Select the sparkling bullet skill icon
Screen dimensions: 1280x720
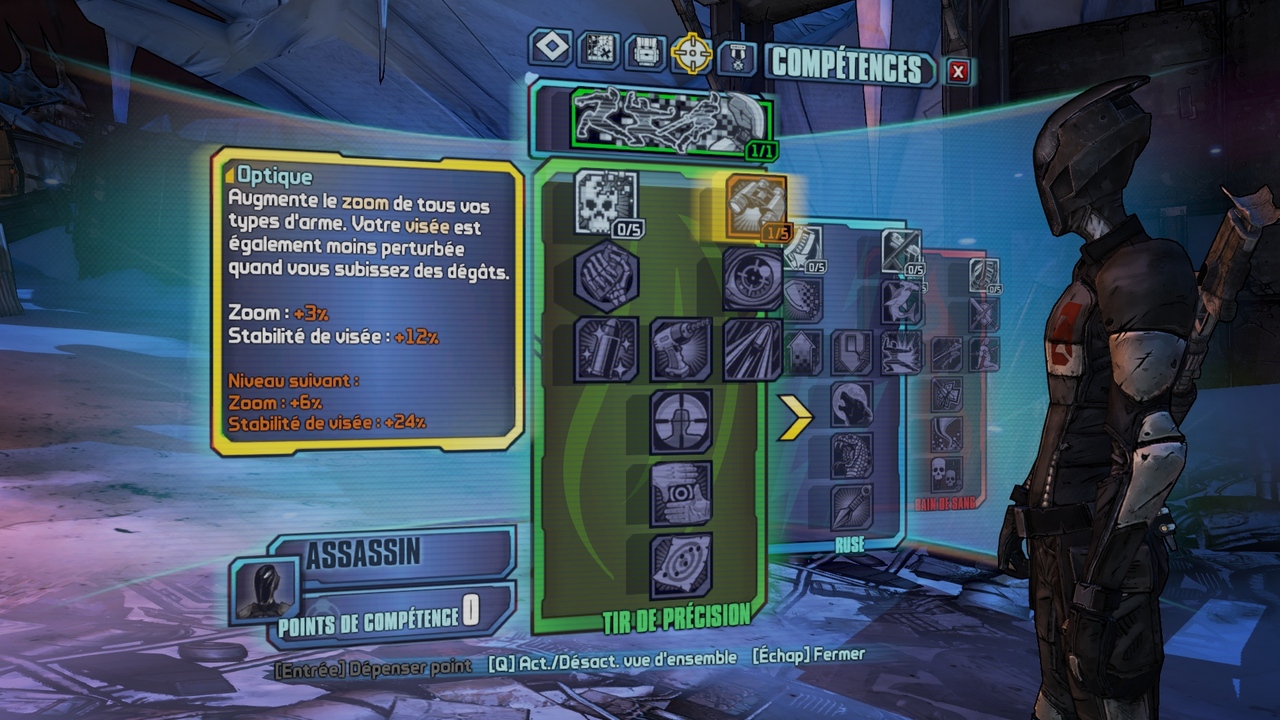[607, 349]
